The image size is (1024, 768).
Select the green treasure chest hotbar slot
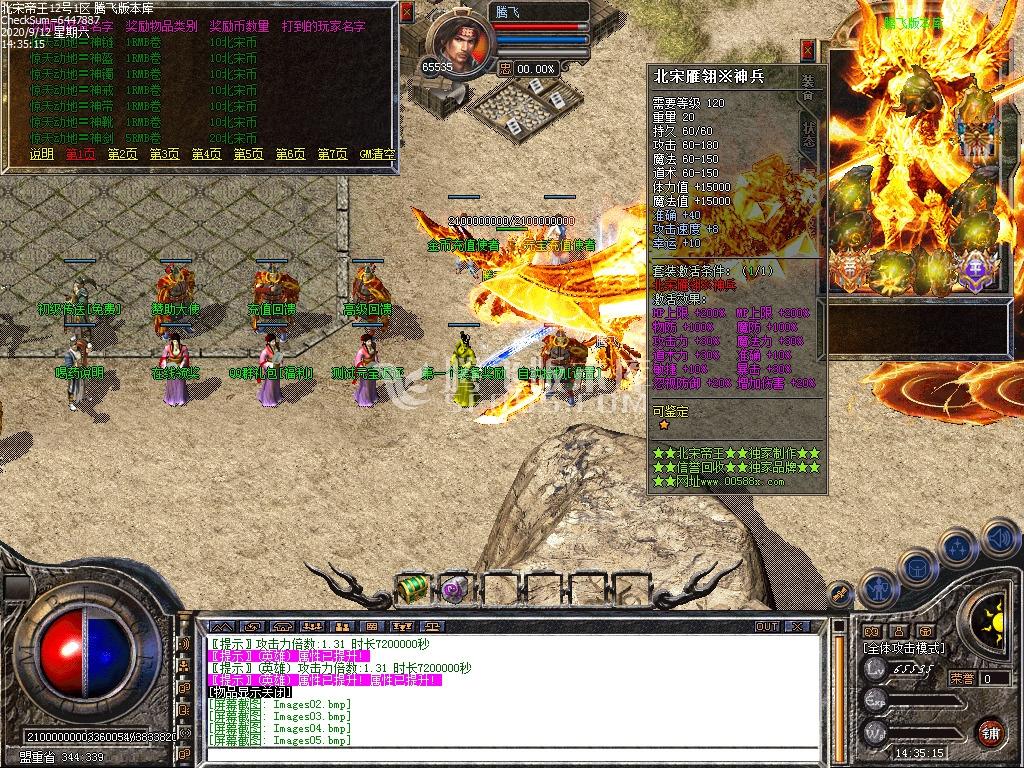pyautogui.click(x=412, y=588)
